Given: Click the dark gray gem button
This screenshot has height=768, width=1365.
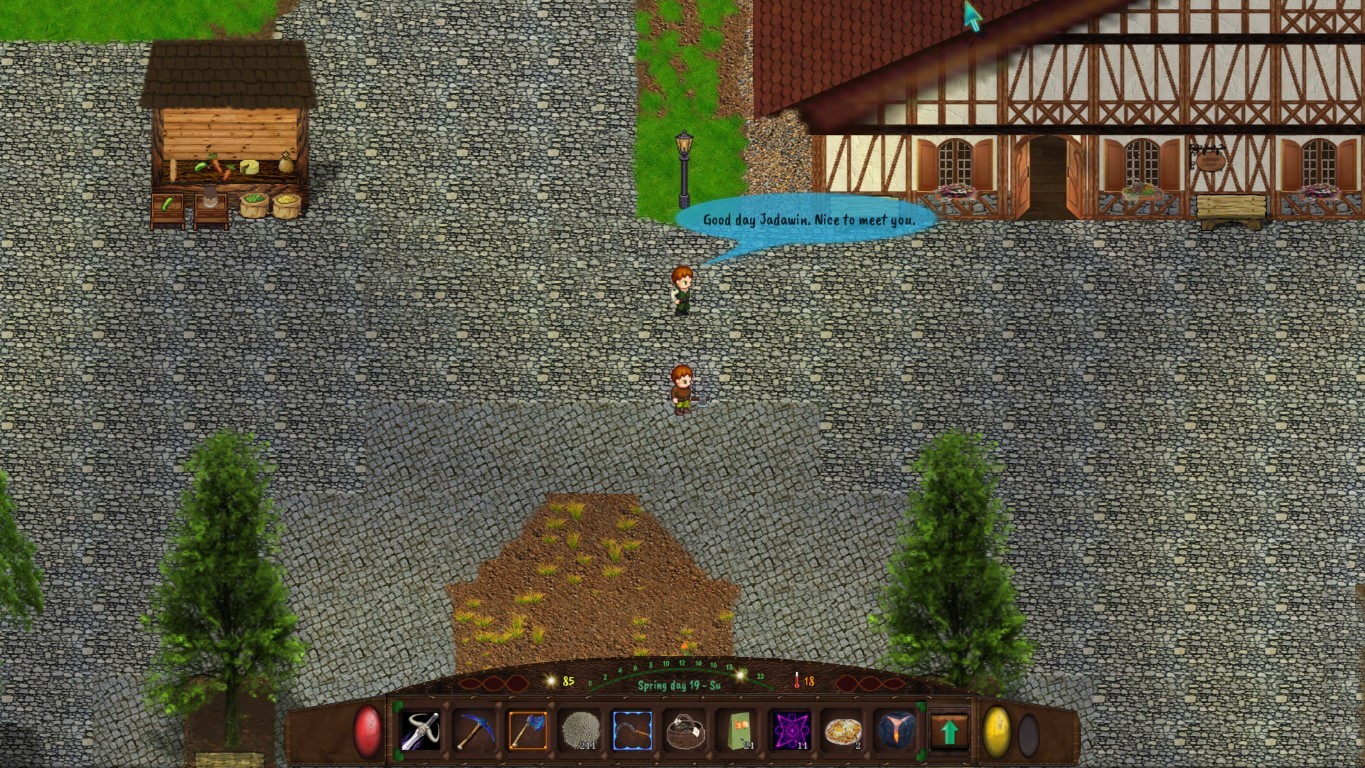Looking at the screenshot, I should coord(1028,734).
